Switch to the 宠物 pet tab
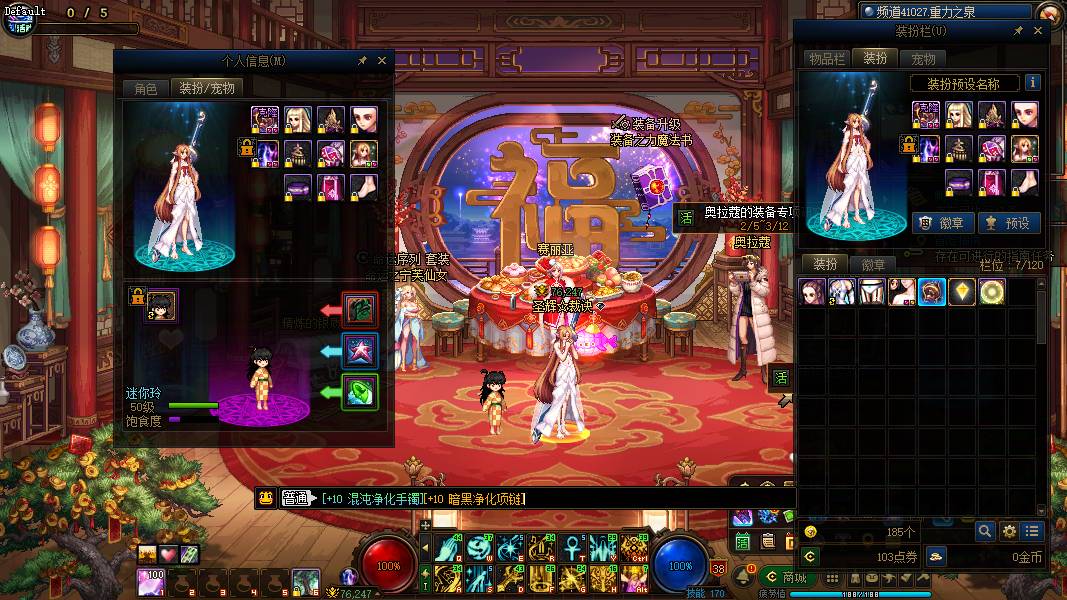Screen dimensions: 1067x600 (x=924, y=59)
